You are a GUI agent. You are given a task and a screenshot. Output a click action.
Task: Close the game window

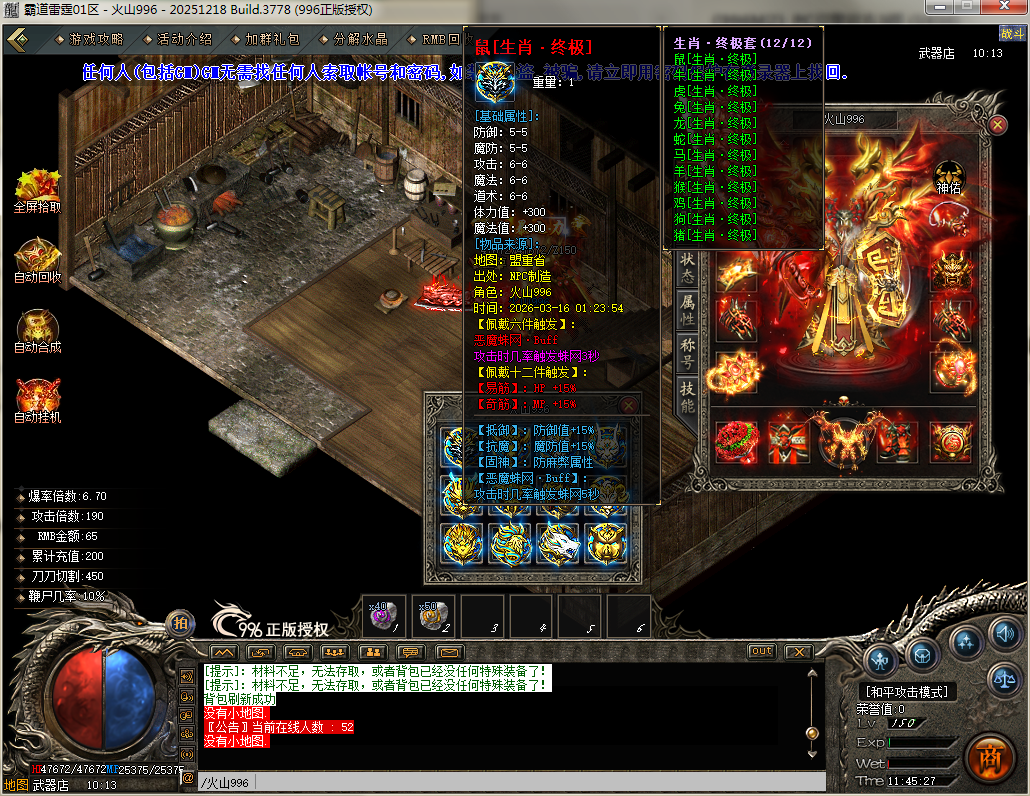(1006, 8)
